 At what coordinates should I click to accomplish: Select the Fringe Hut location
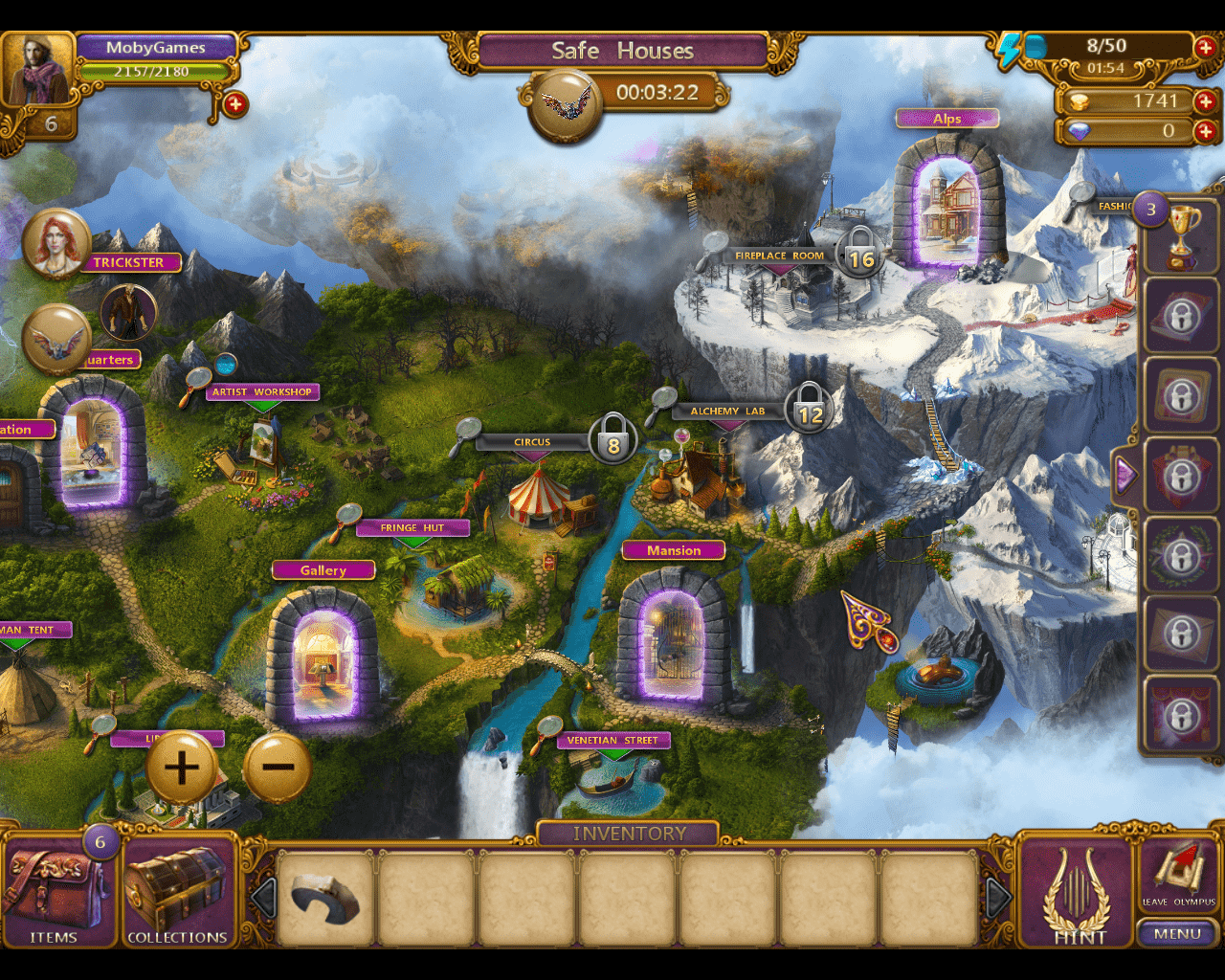(x=412, y=527)
